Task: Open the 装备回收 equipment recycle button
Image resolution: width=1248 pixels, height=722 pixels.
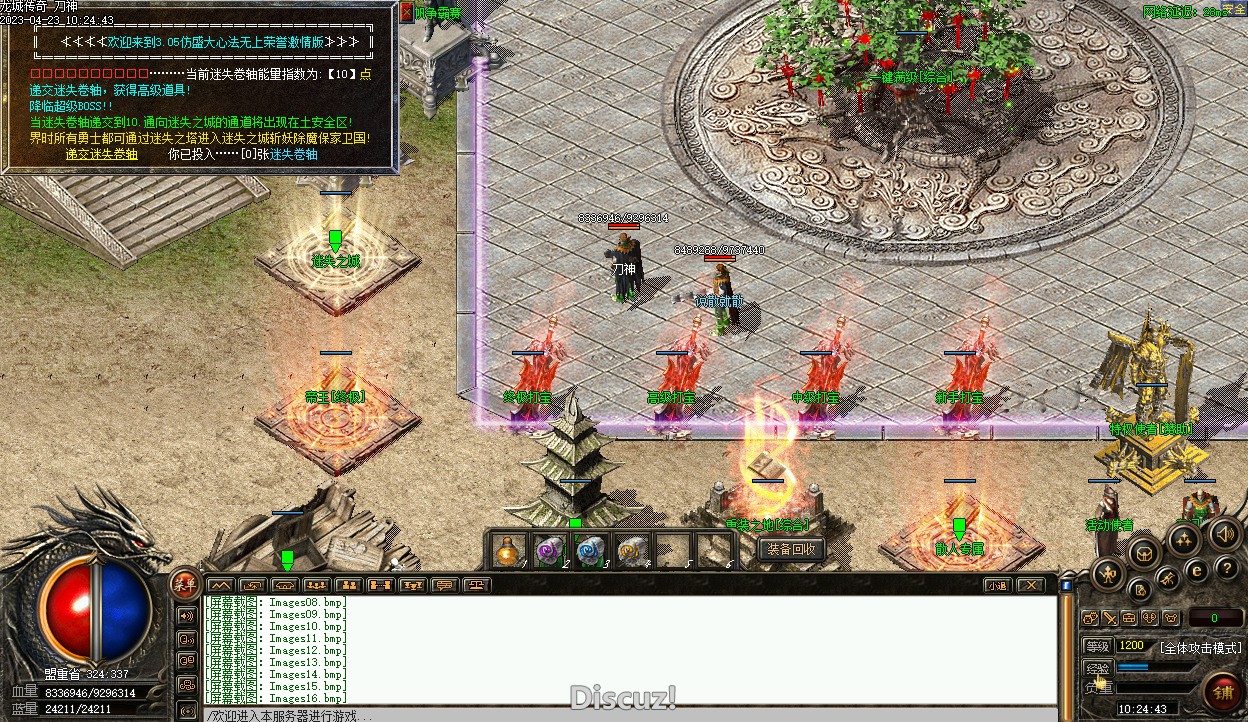Action: tap(792, 549)
